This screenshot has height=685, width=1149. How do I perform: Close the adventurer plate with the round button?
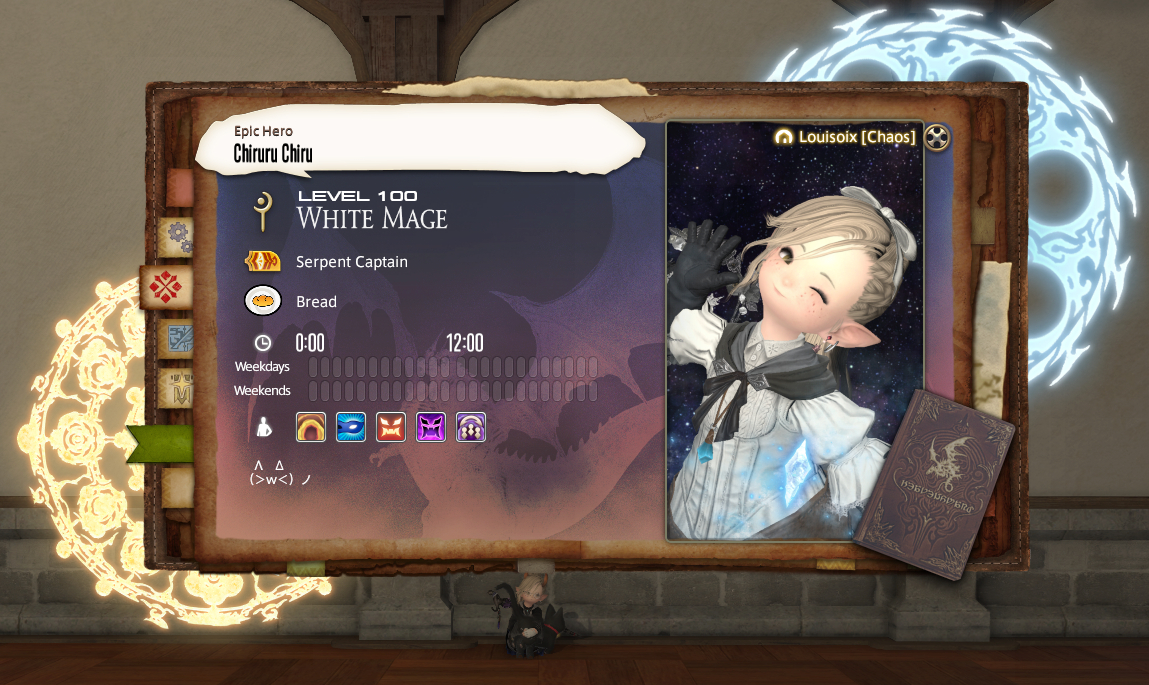936,137
